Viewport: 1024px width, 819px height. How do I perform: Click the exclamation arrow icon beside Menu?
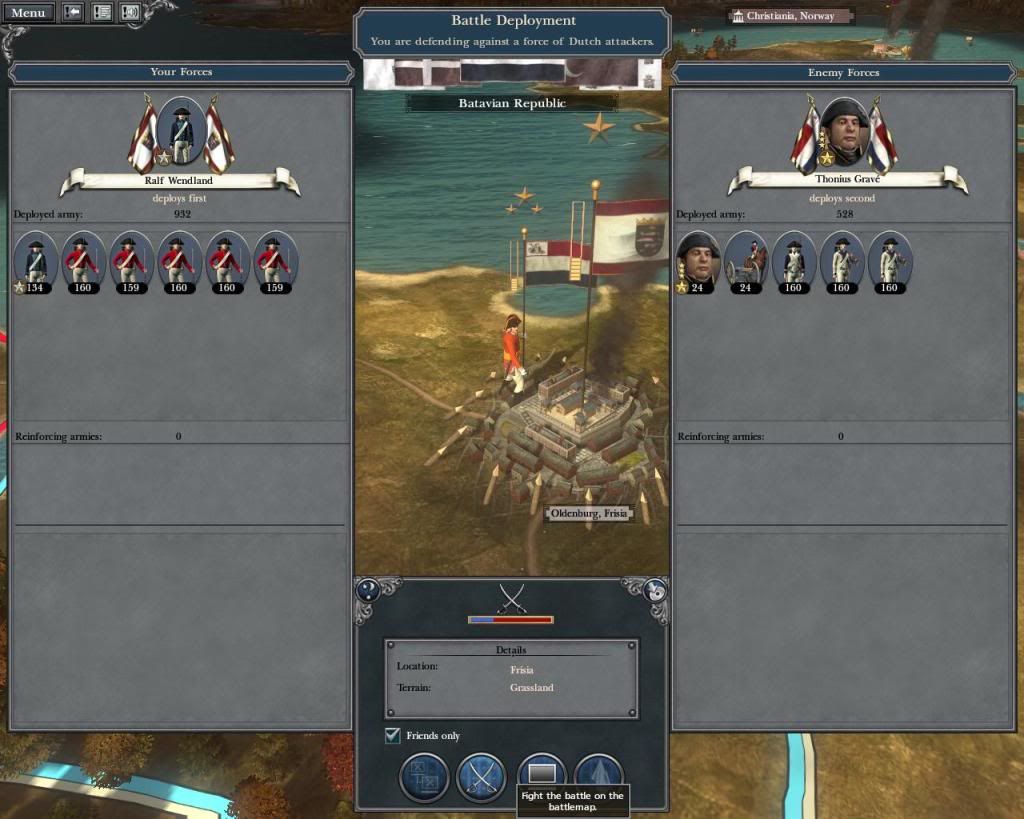click(73, 13)
